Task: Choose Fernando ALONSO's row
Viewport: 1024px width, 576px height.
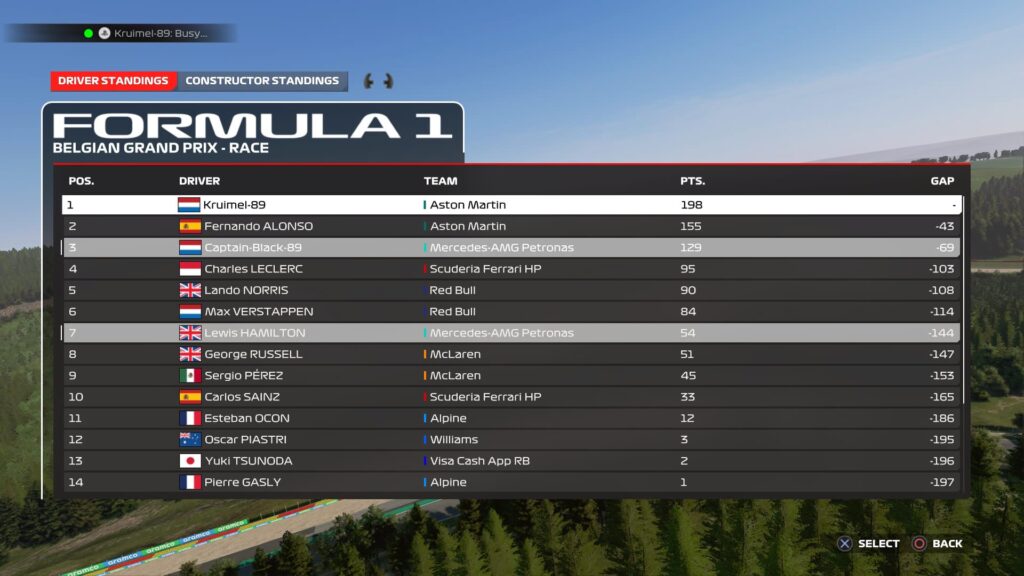Action: (511, 226)
